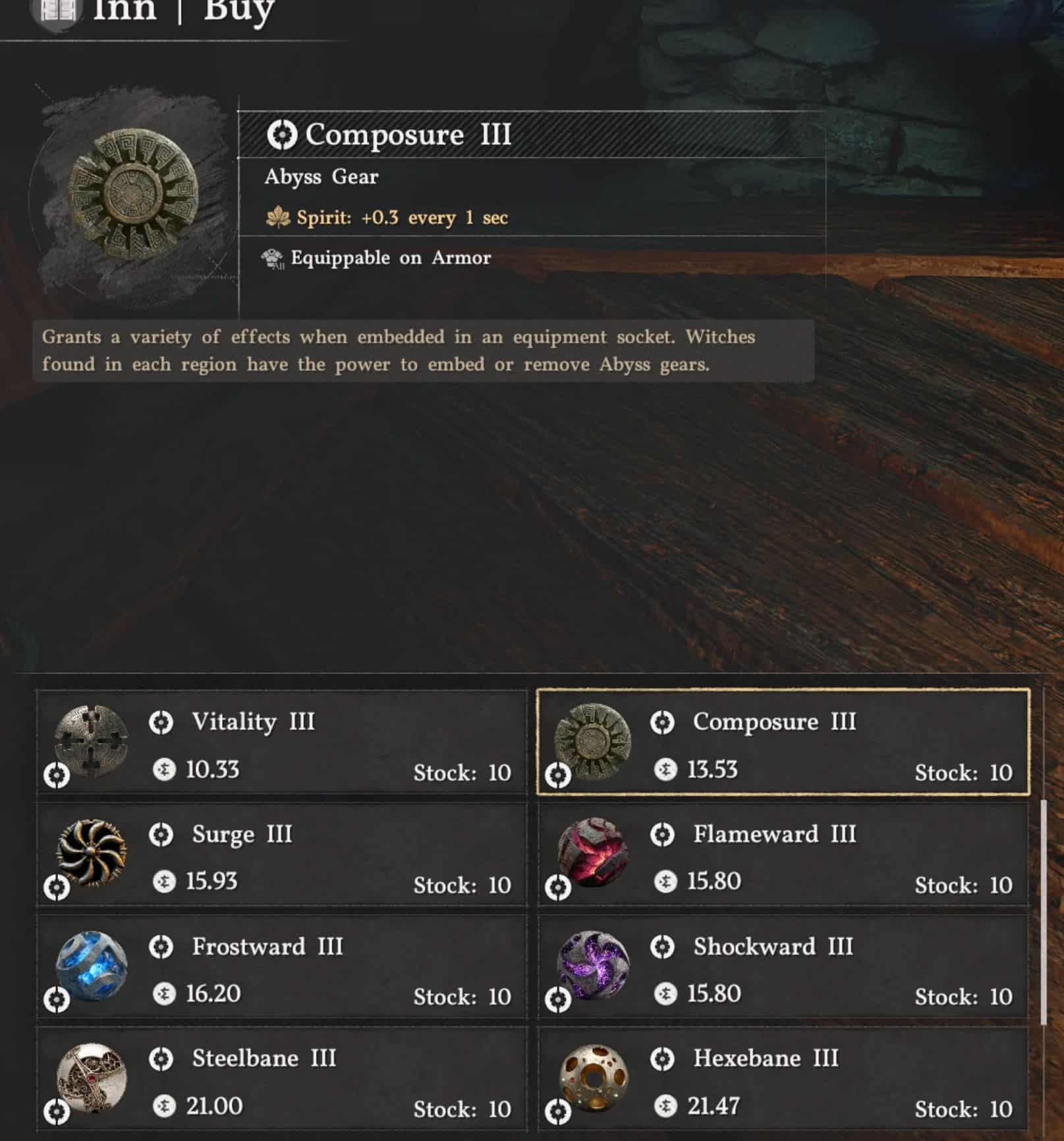Viewport: 1064px width, 1141px height.
Task: Click the Spirit leaf icon in item details
Action: (x=279, y=216)
